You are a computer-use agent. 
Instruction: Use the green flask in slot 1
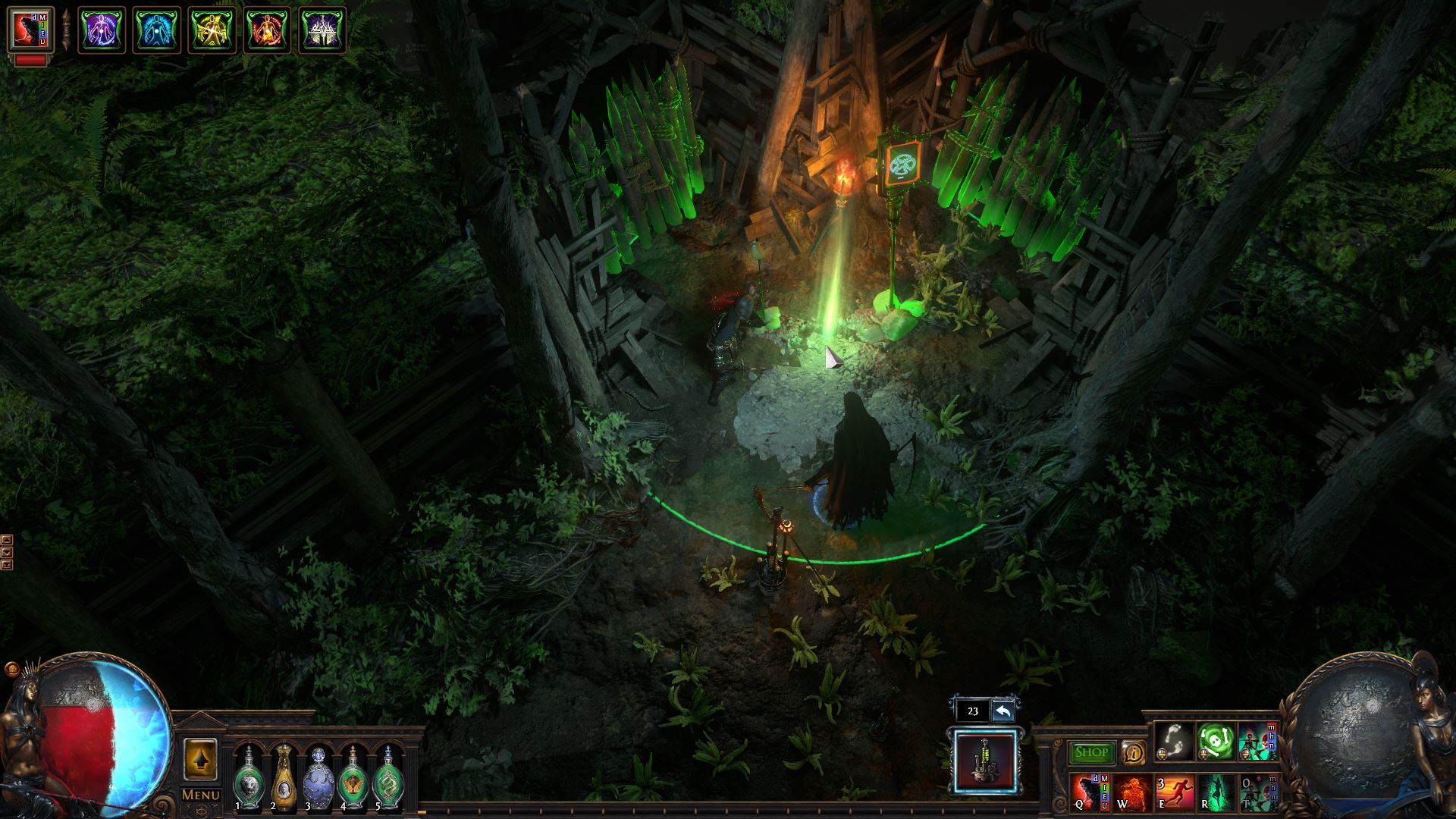(x=248, y=780)
